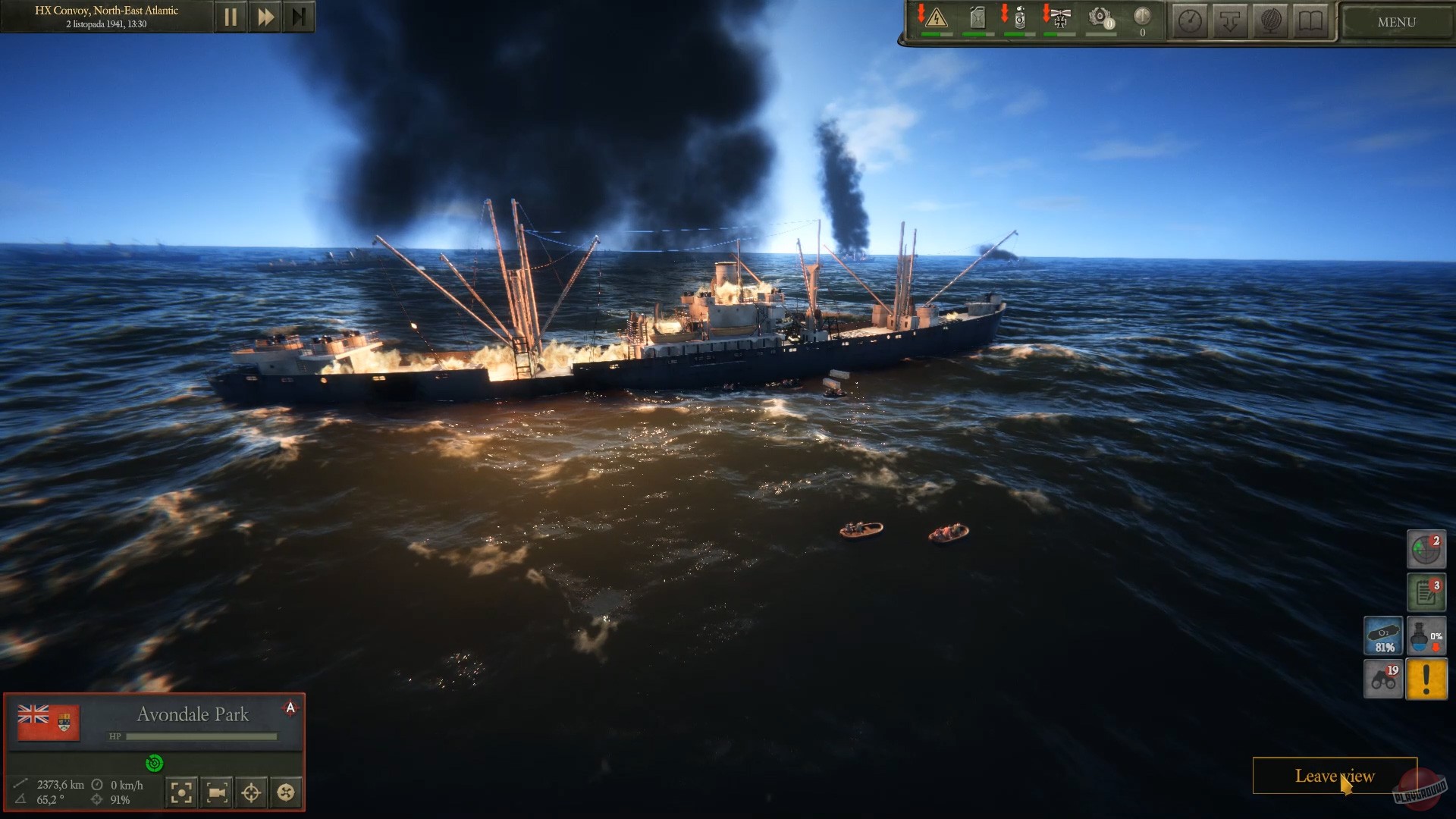Open the ship's logbook icon in the top toolbar

coord(1310,20)
